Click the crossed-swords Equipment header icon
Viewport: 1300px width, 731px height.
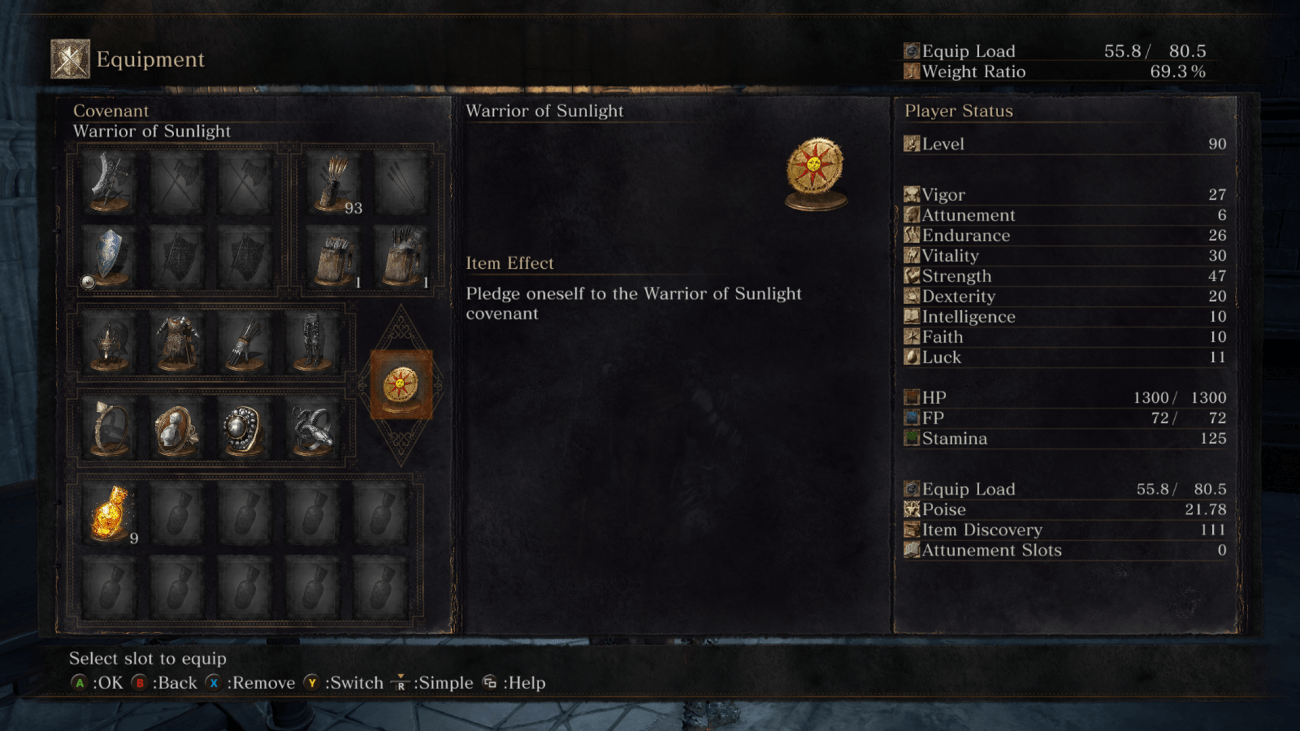coord(69,56)
